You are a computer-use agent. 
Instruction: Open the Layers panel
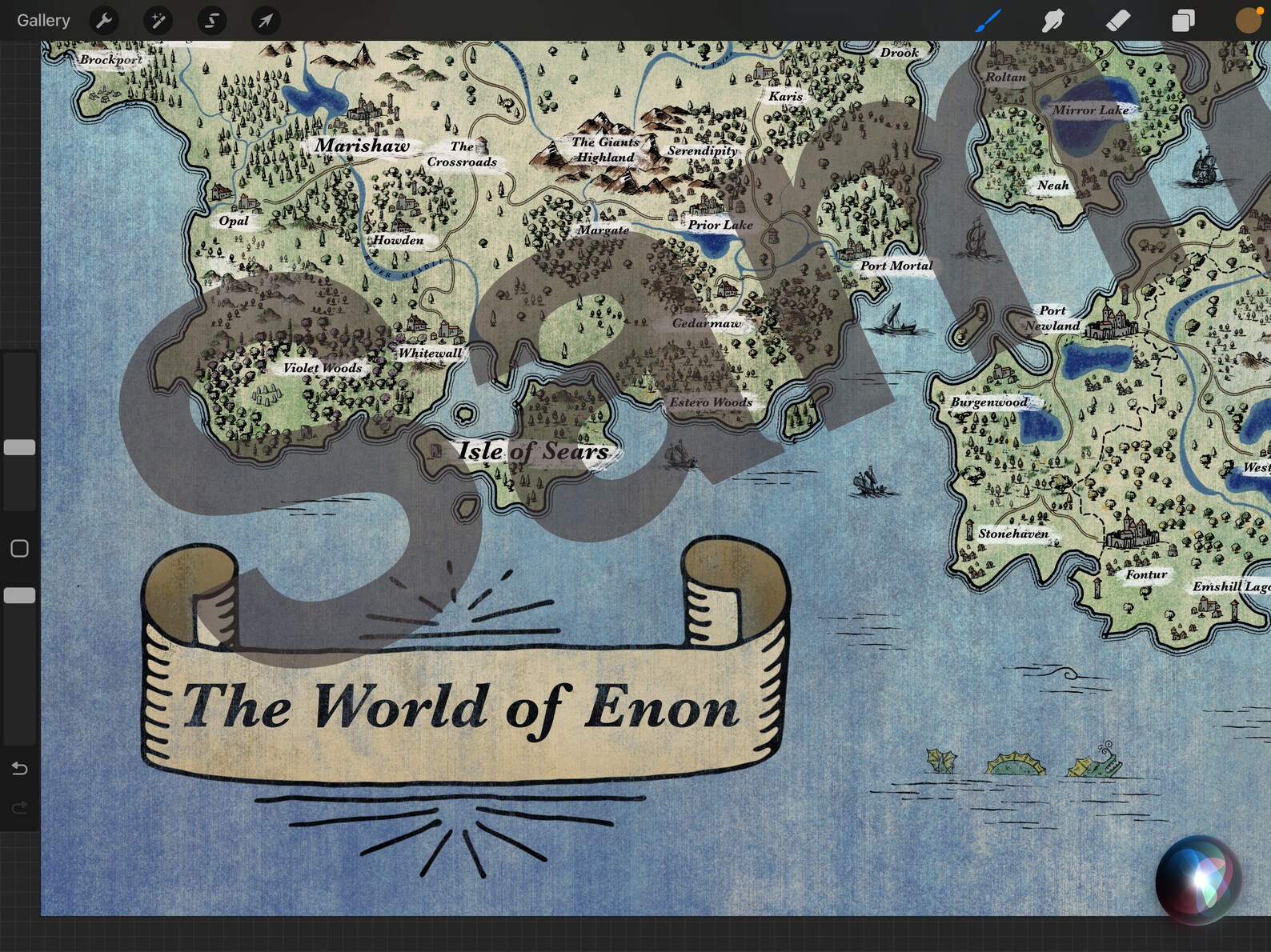click(x=1182, y=20)
